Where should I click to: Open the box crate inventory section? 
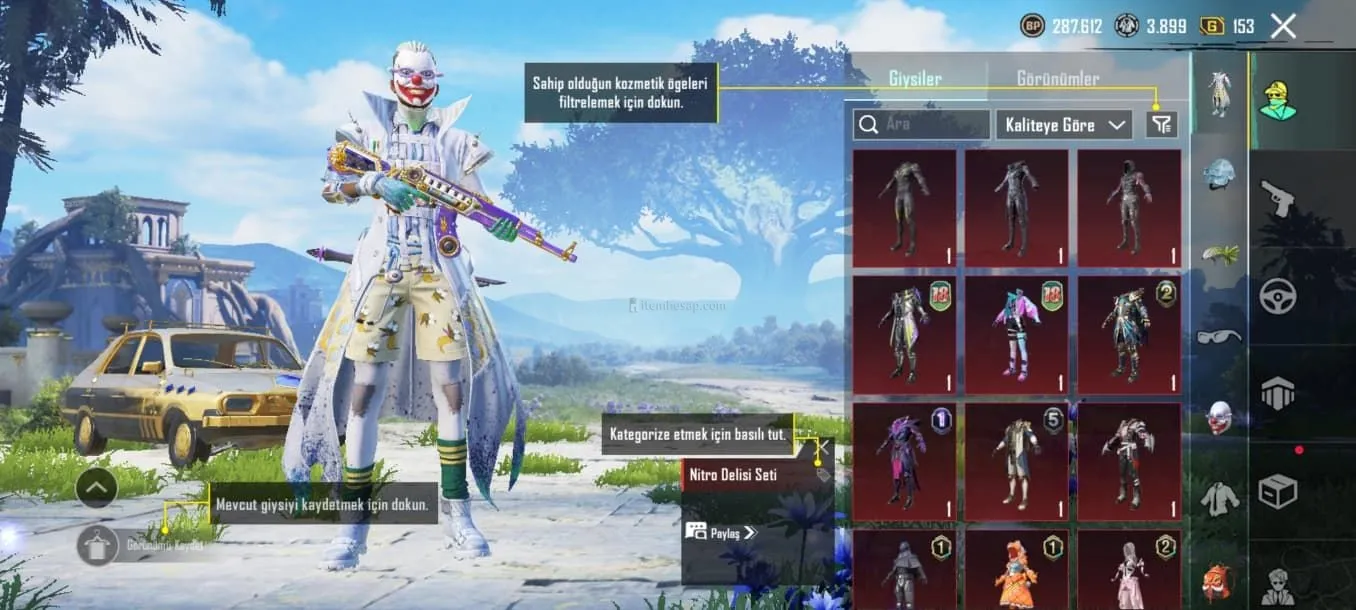[x=1277, y=490]
